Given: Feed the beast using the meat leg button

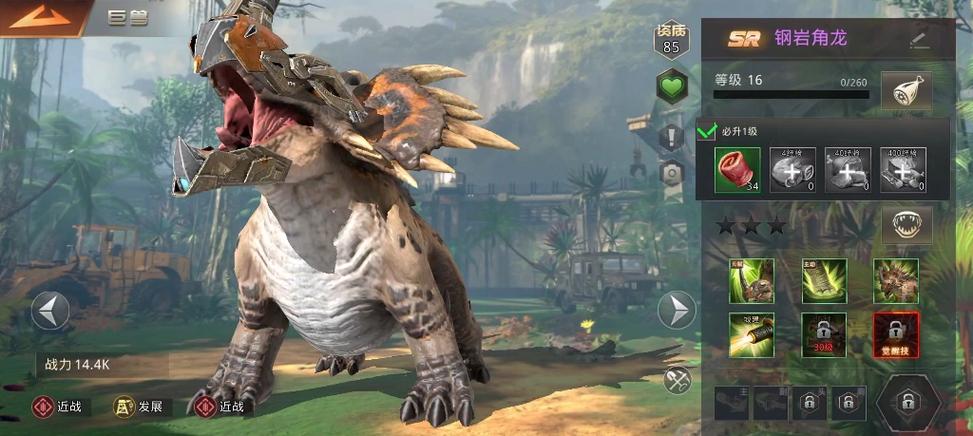Looking at the screenshot, I should click(906, 92).
